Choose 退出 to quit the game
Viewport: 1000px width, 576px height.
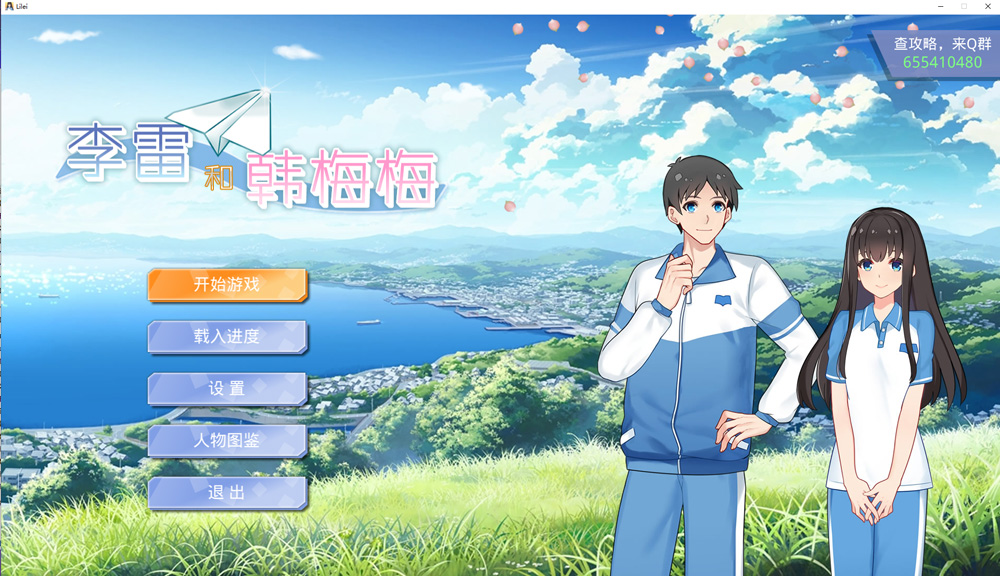coord(227,493)
